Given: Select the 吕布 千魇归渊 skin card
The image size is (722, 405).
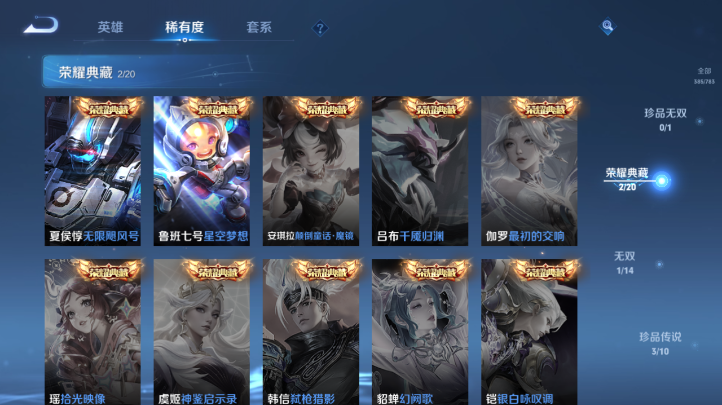Looking at the screenshot, I should (420, 171).
